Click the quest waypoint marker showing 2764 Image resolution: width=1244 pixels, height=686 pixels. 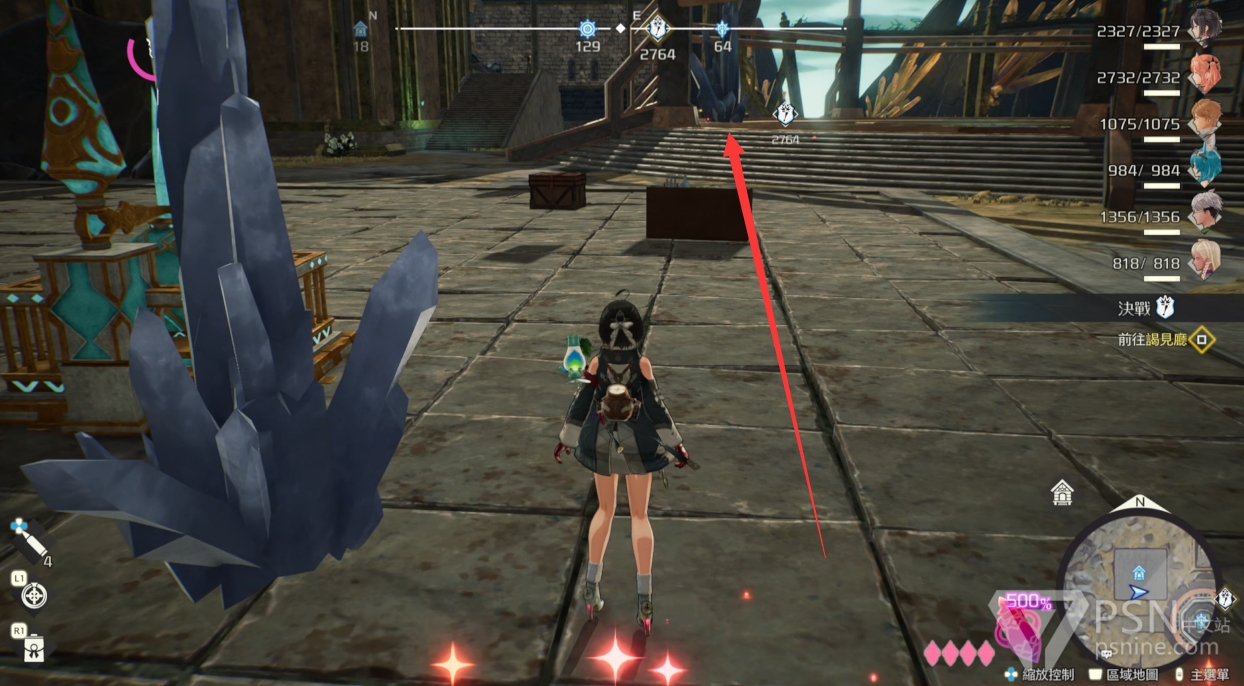coord(786,114)
